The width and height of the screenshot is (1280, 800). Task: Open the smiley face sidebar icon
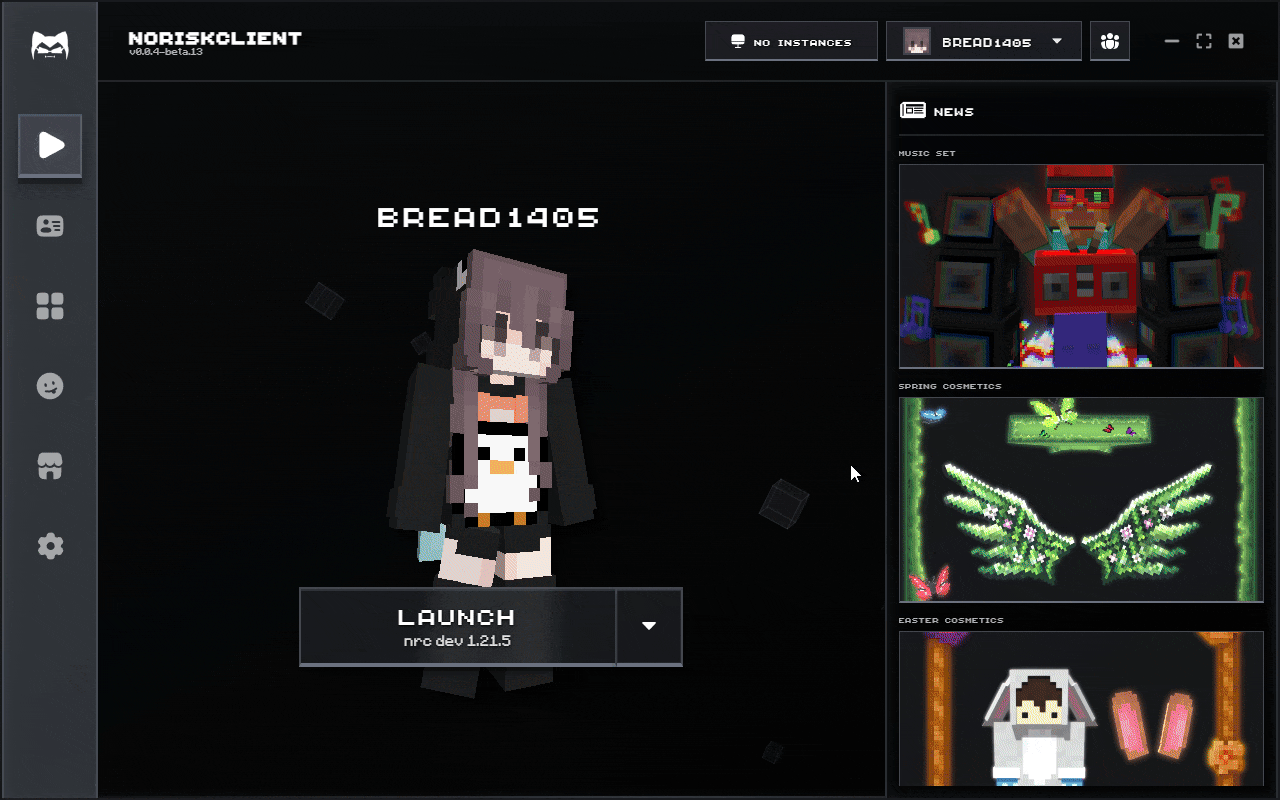(50, 386)
